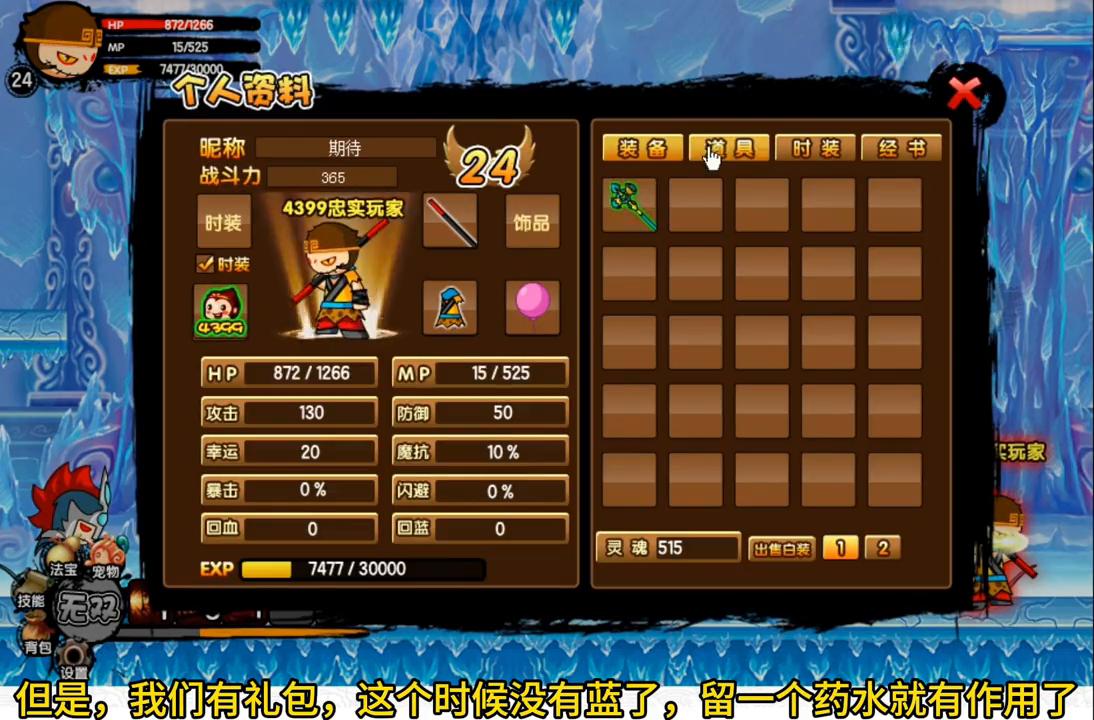1094x720 pixels.
Task: Open the 饰品 accessory slot
Action: tap(532, 222)
